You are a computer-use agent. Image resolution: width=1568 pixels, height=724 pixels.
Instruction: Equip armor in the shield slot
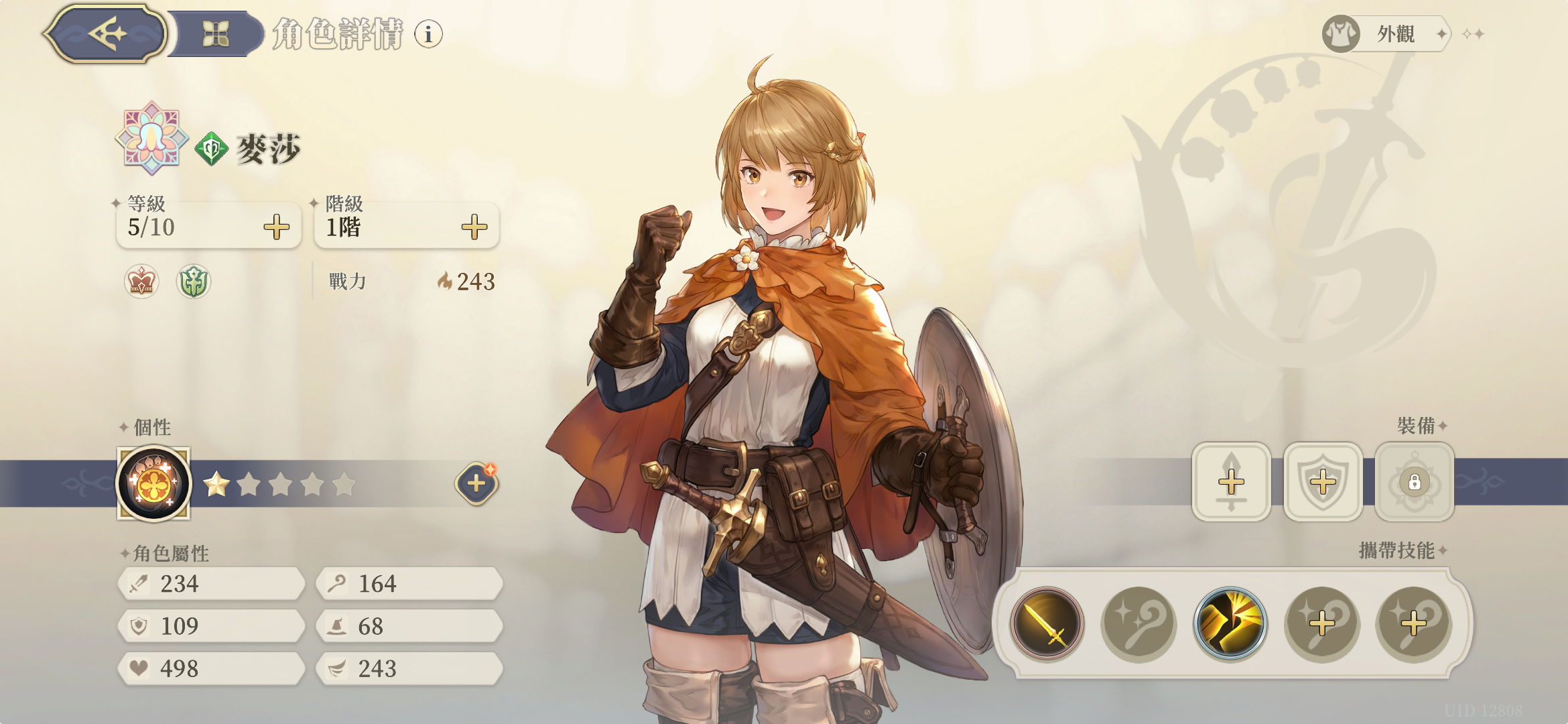(1323, 481)
